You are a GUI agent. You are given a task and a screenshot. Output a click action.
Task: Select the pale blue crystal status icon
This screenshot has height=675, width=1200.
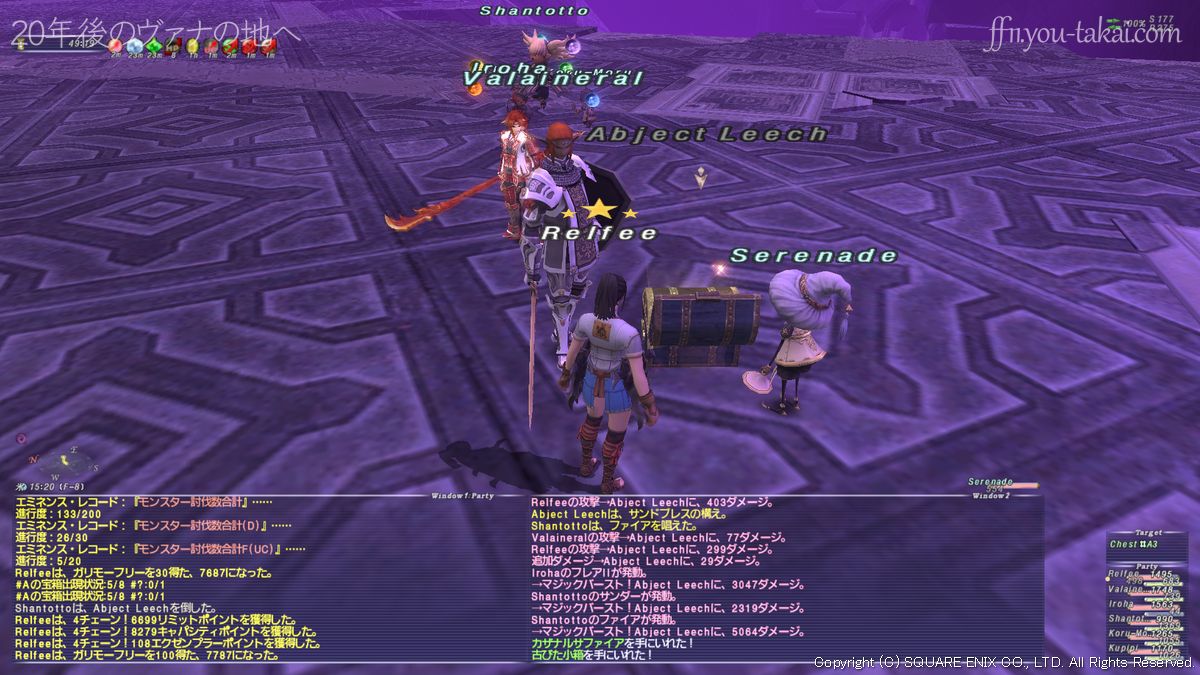135,45
